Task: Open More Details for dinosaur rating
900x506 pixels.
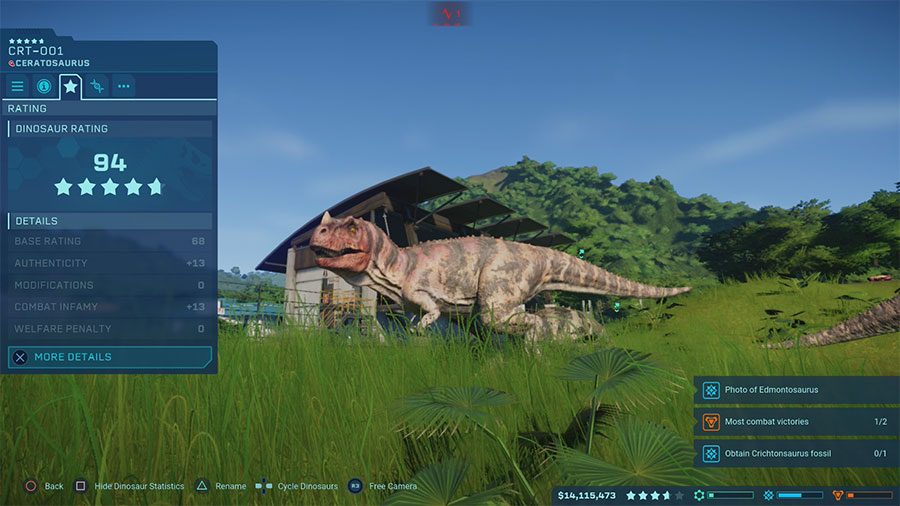Action: click(x=110, y=357)
